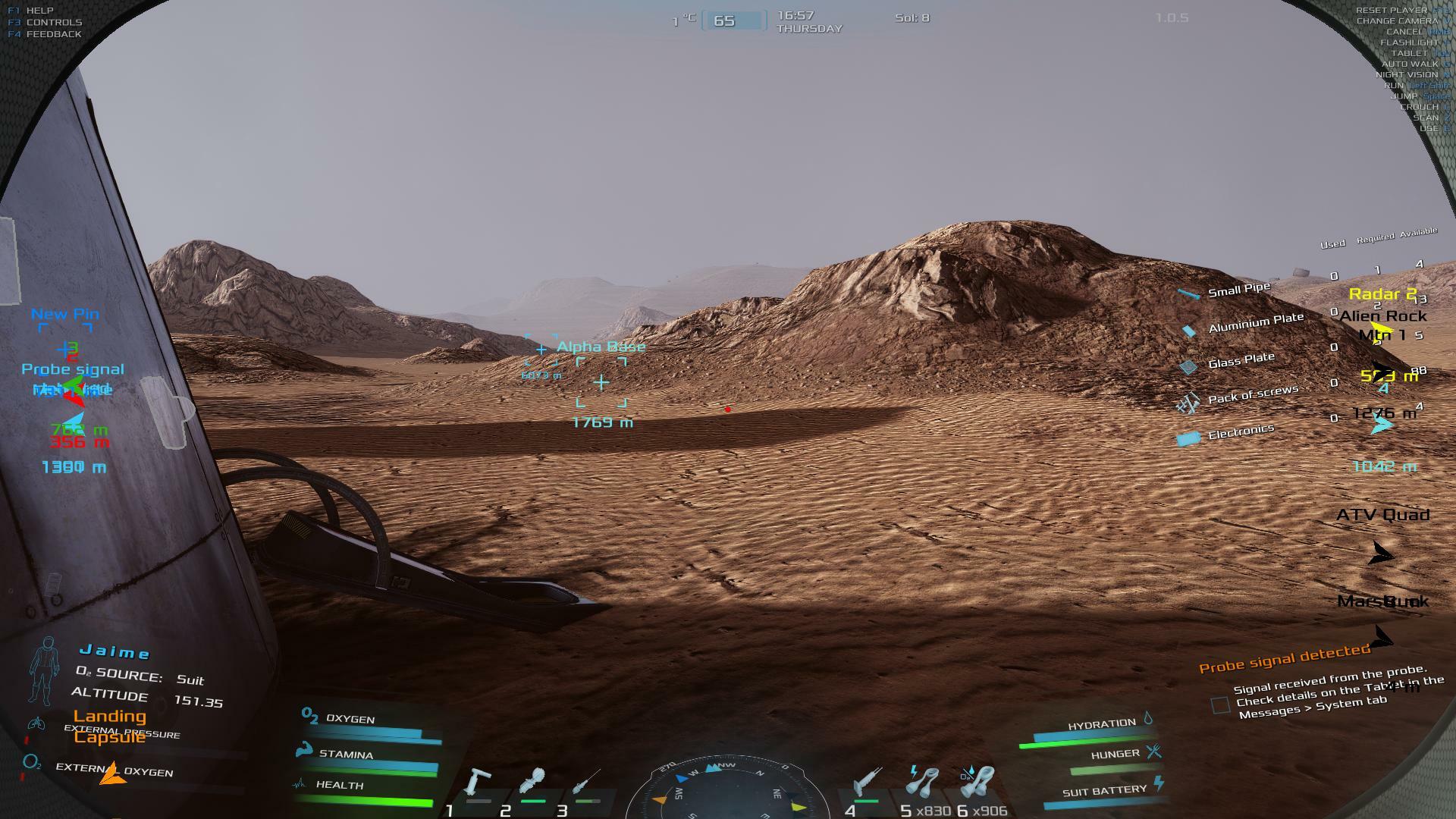Select hotbar slot 2 tool
Screen dimensions: 1456x819
tap(532, 783)
